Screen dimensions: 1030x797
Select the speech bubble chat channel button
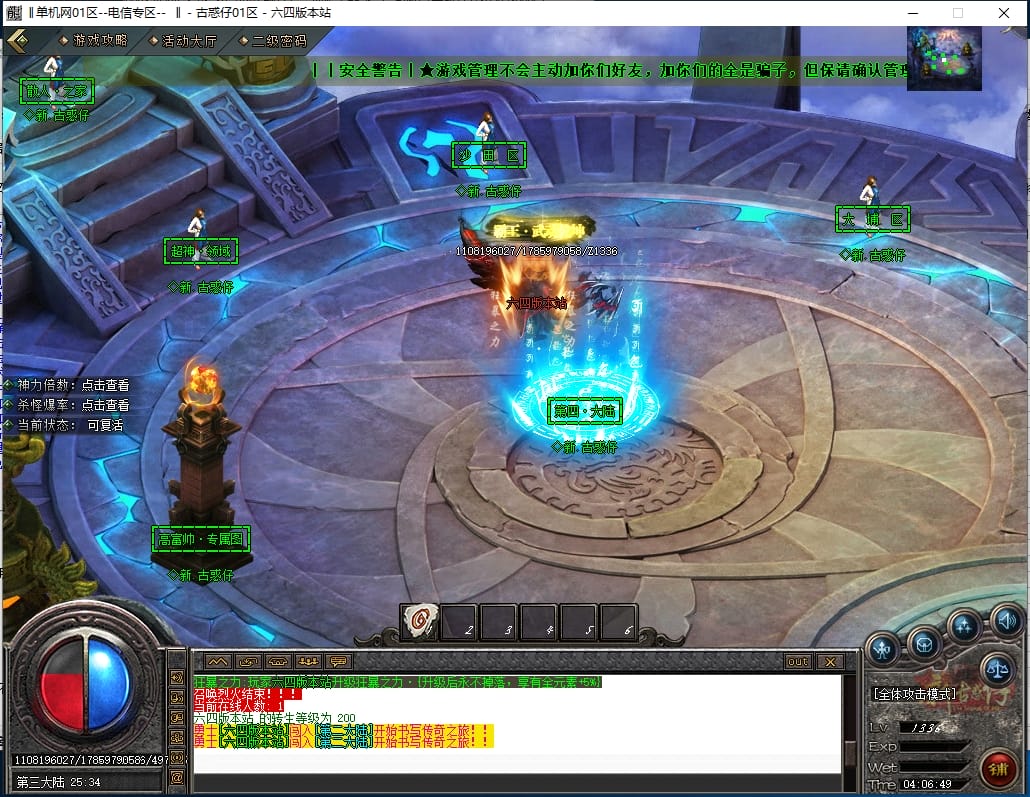point(338,661)
